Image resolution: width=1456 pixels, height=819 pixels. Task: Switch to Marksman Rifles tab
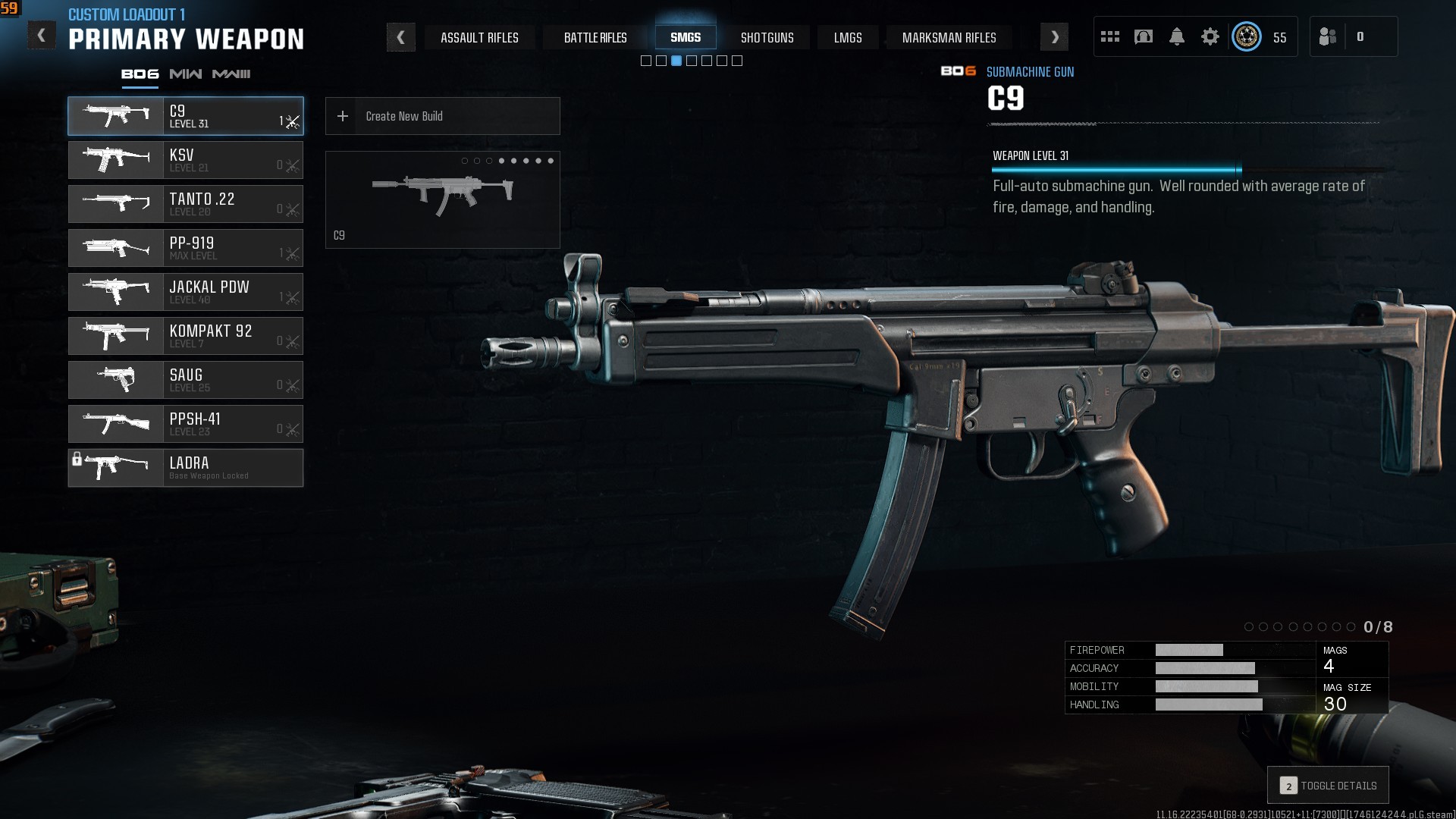[949, 37]
